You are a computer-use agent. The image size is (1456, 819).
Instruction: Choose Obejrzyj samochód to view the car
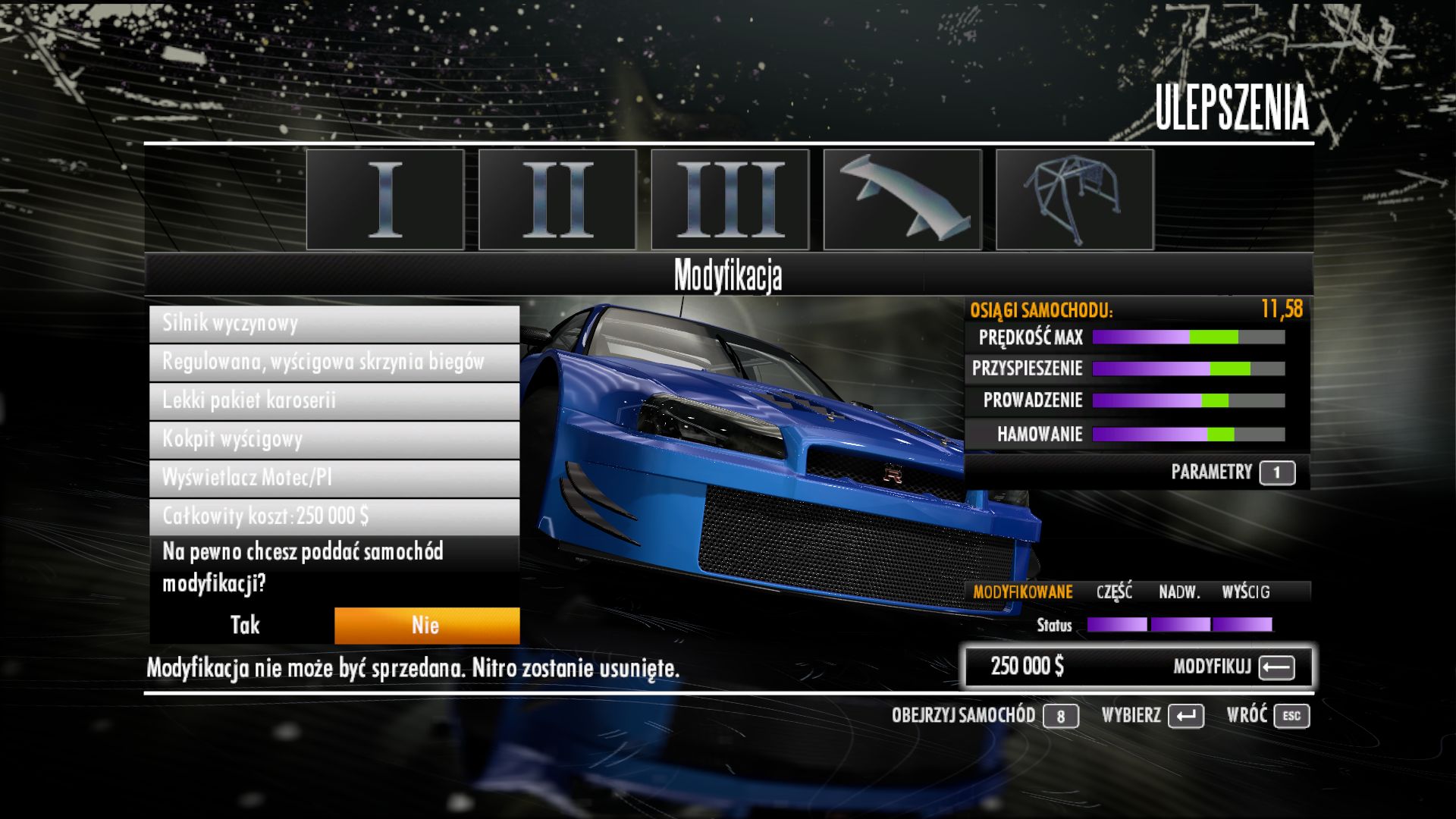[x=984, y=716]
